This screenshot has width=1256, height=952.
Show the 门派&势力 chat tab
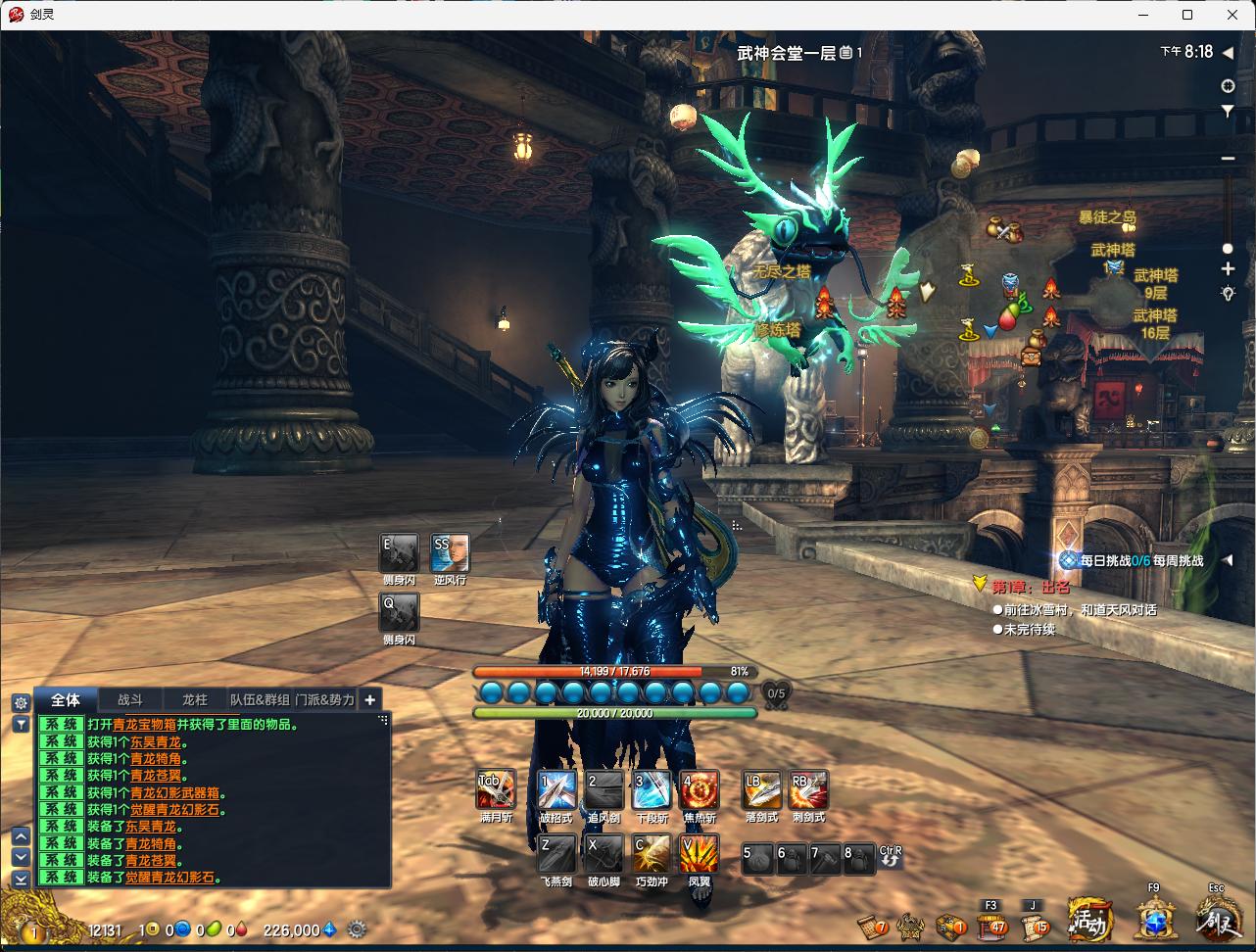(x=324, y=700)
